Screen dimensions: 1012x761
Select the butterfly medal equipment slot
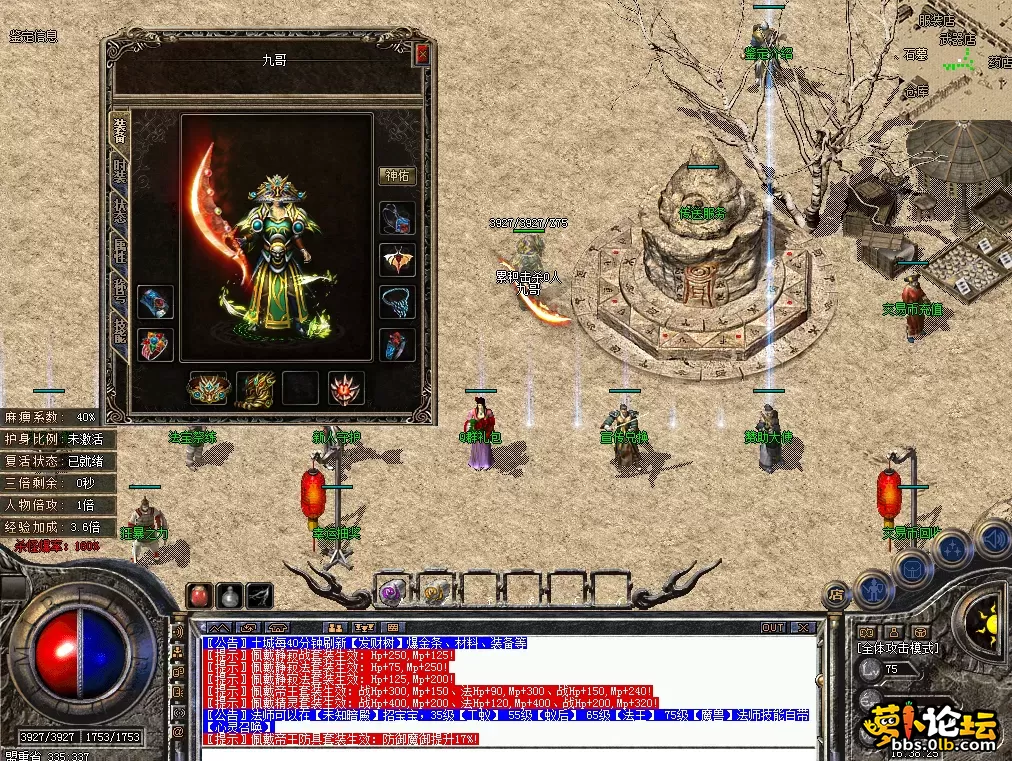click(x=397, y=260)
